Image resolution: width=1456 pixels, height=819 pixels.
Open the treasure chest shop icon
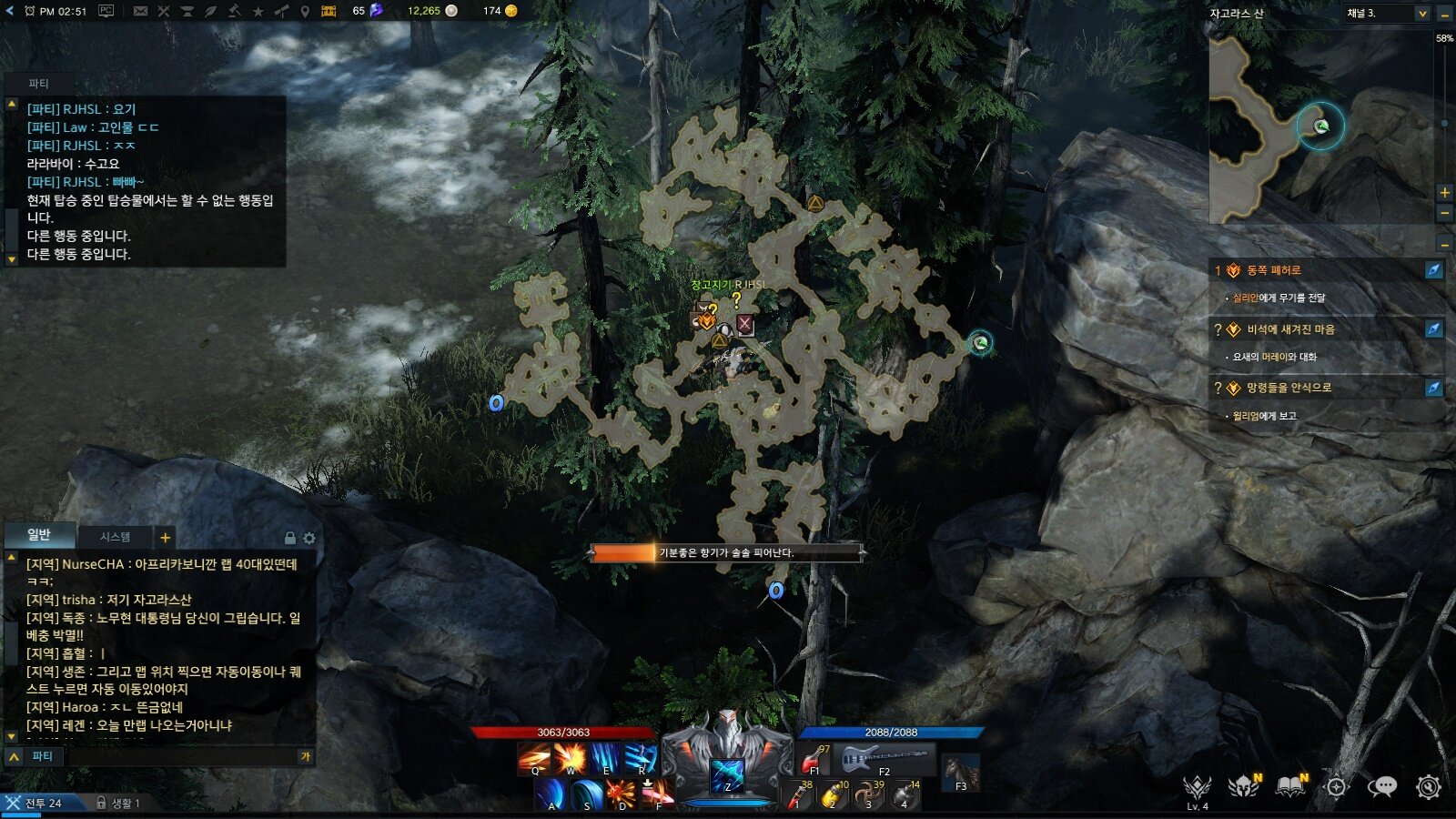(329, 11)
